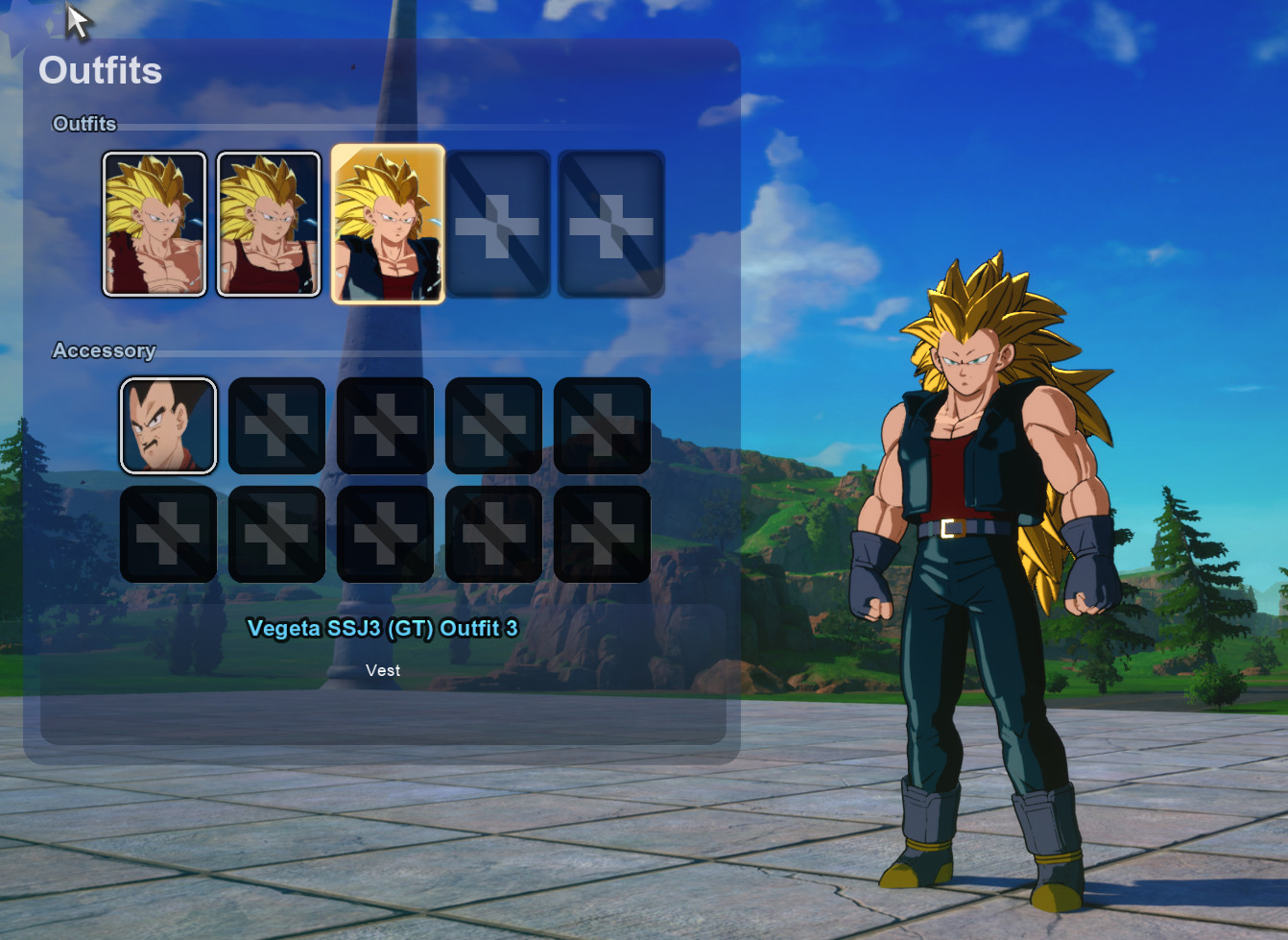
Task: Select the Vegeta face accessory icon
Action: 167,425
